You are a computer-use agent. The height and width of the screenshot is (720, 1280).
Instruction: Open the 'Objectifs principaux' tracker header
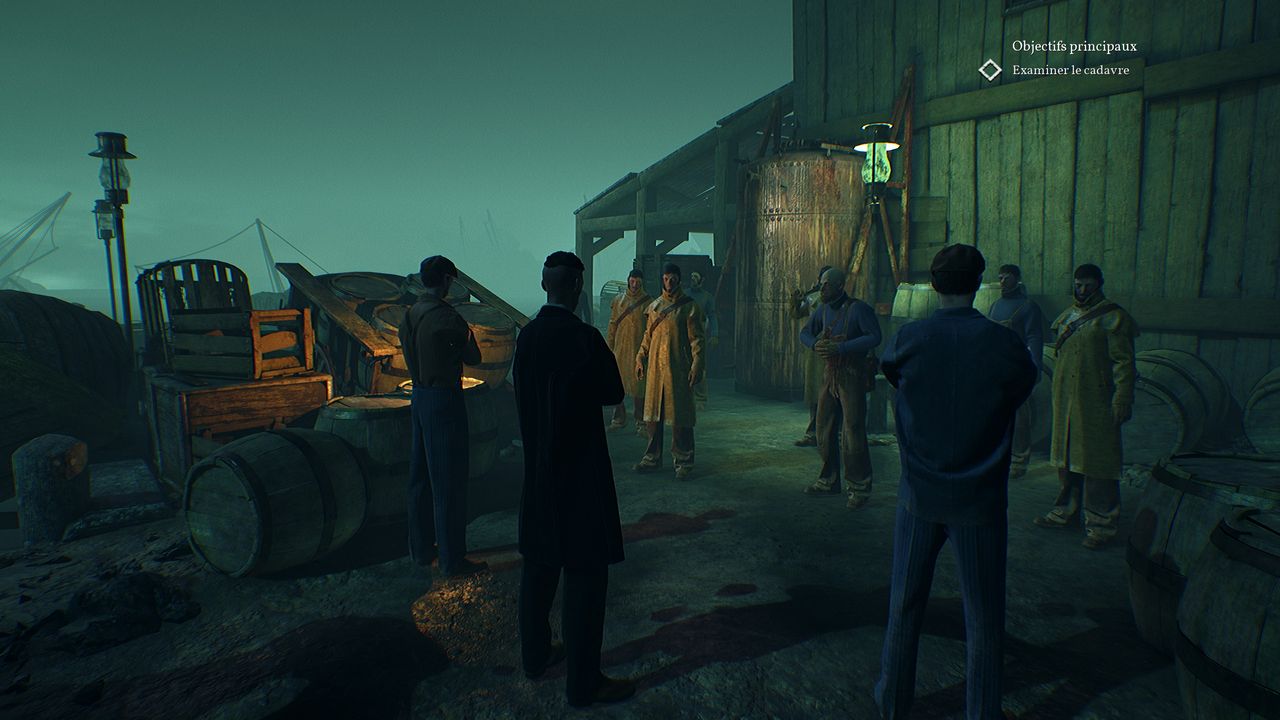(1073, 46)
